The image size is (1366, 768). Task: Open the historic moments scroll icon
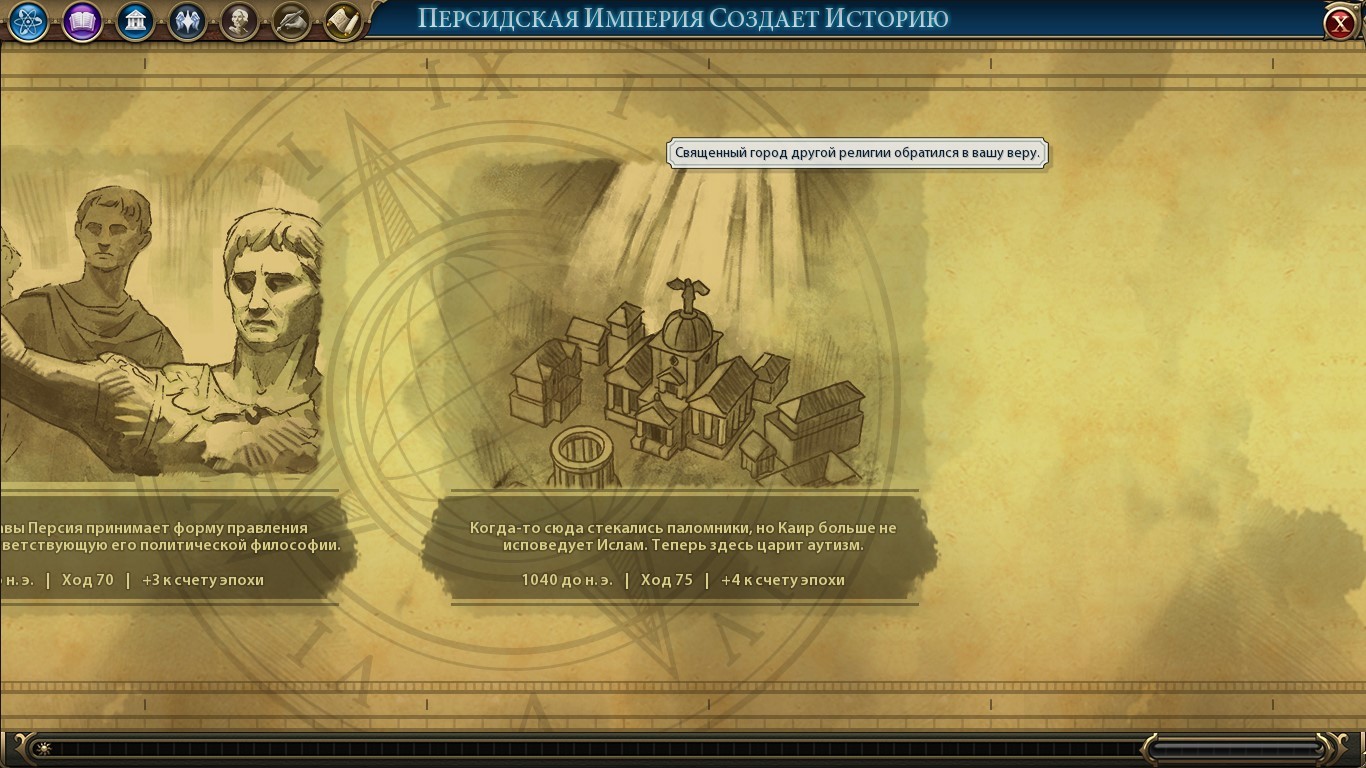pos(343,22)
